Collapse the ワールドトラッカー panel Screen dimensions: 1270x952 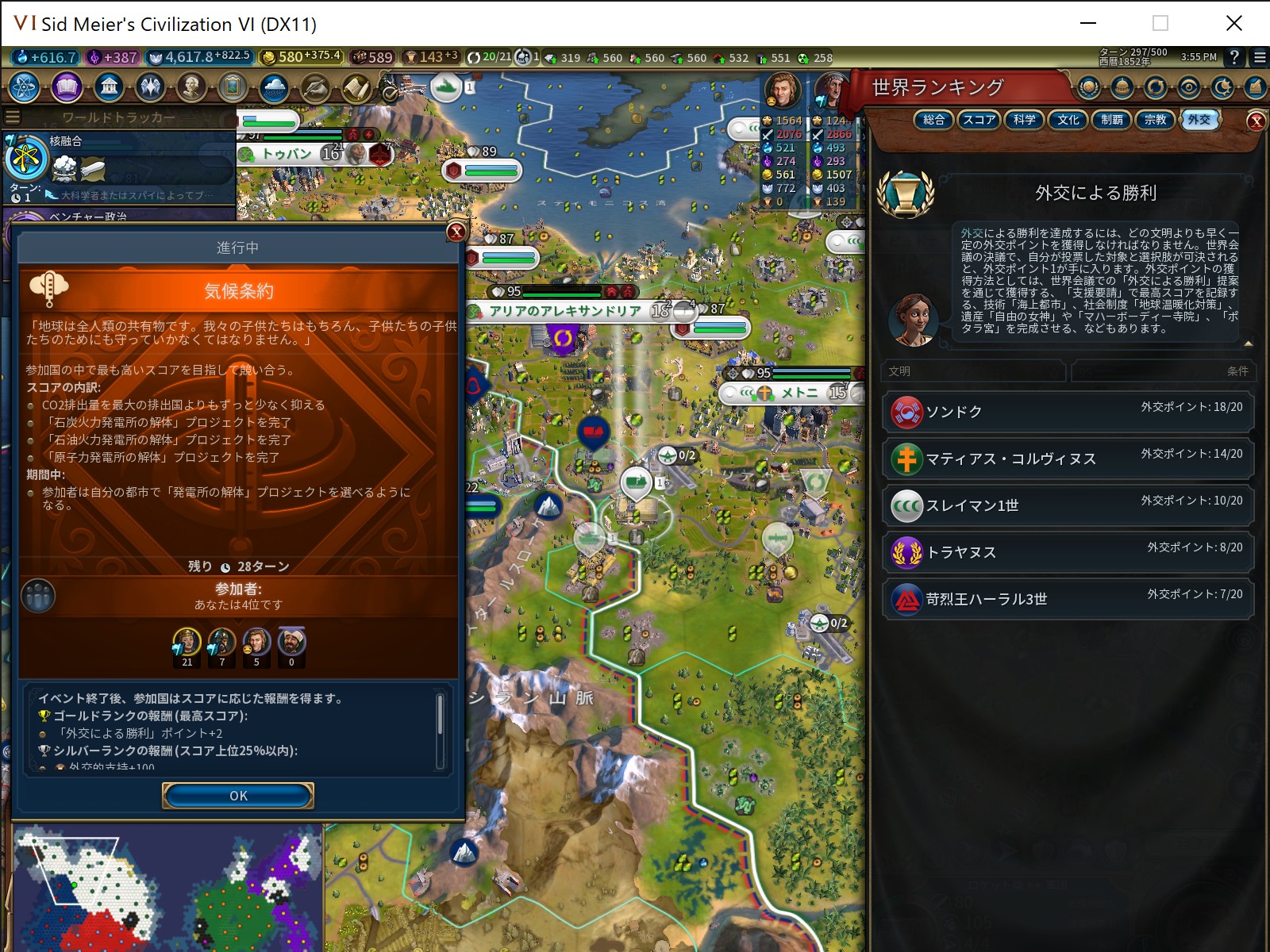tap(12, 116)
